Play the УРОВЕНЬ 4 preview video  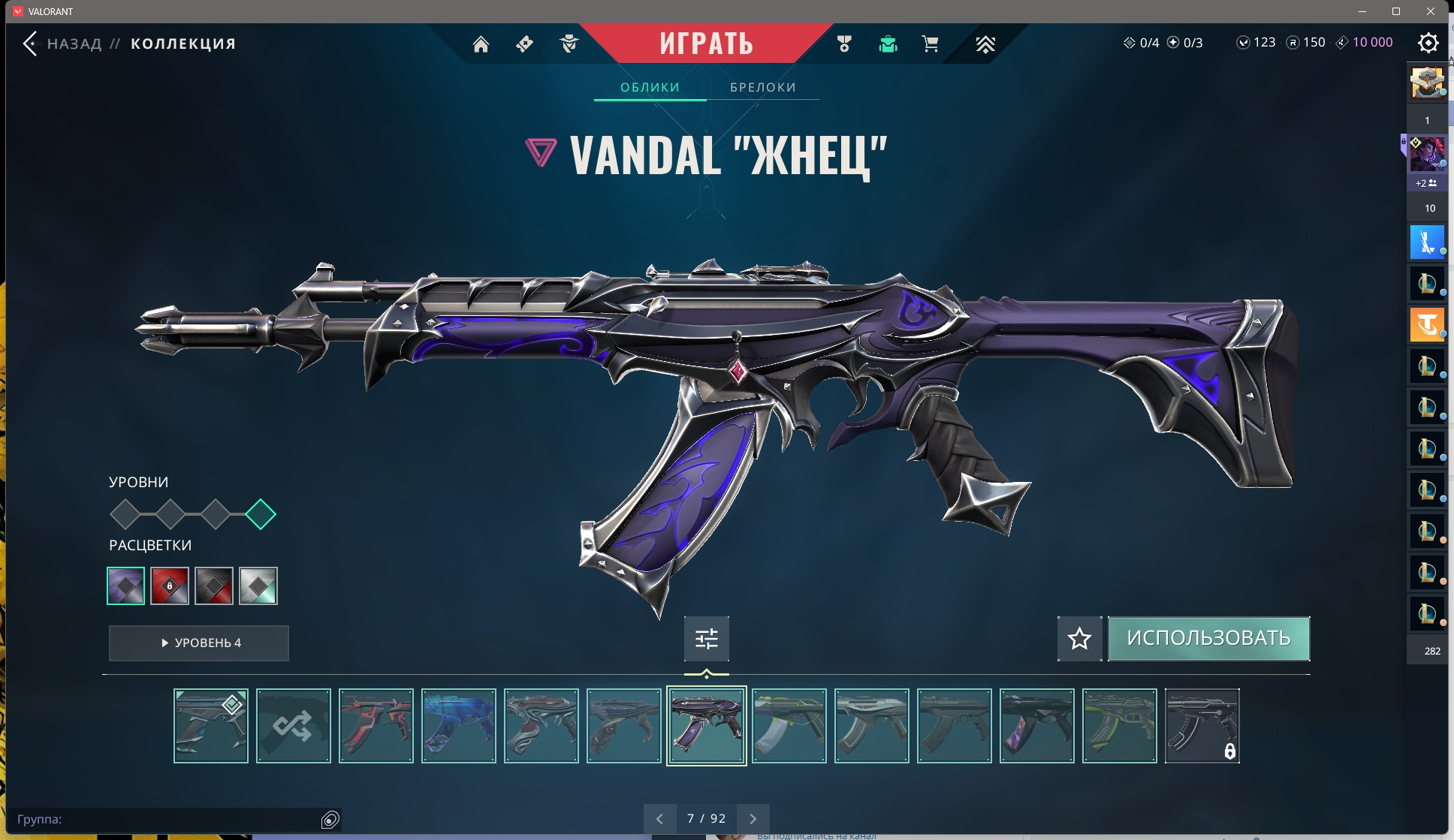coord(199,643)
